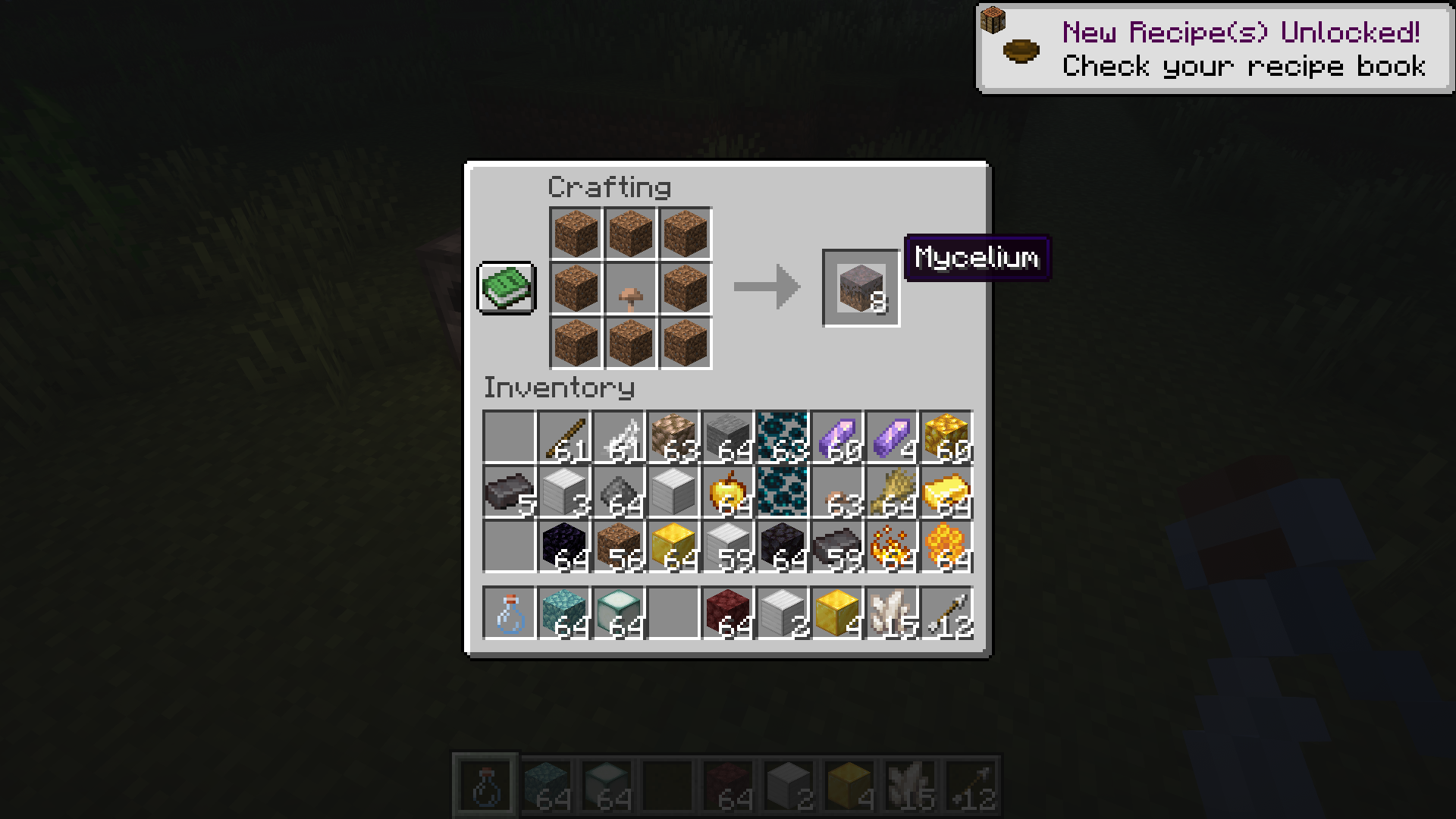Select the feather stack in the inventory
1456x819 pixels.
click(618, 438)
